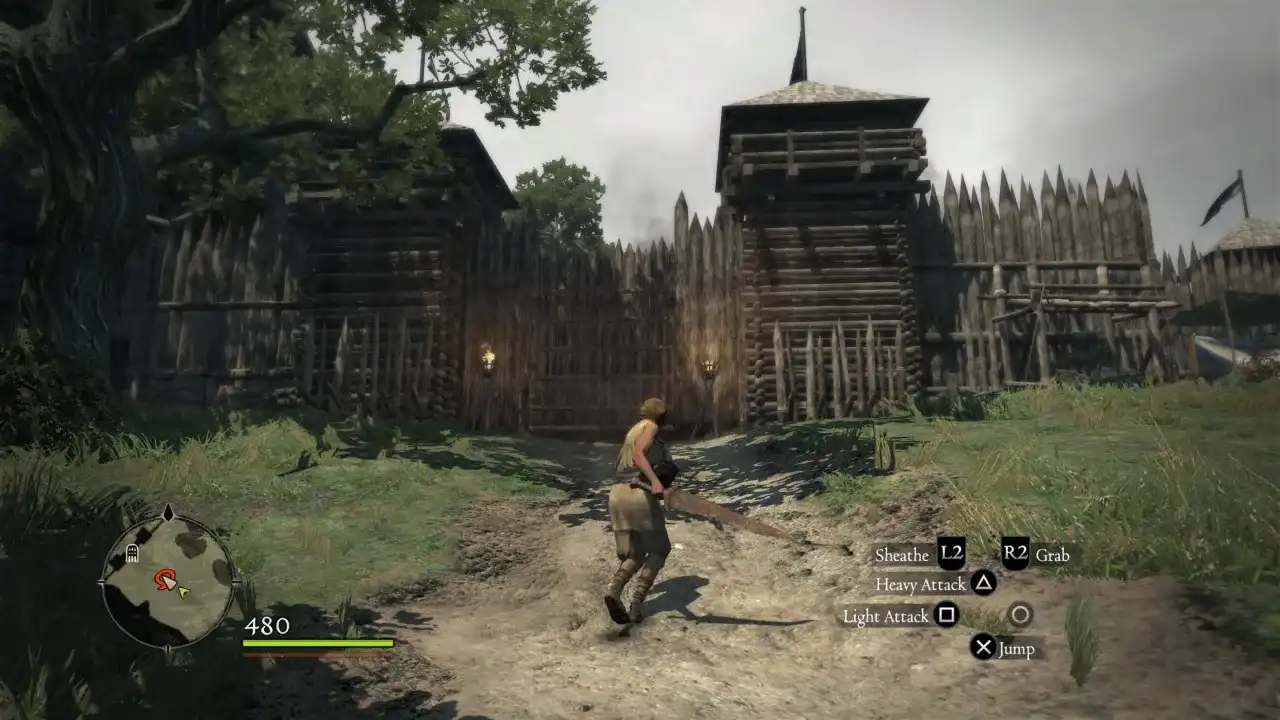Select the Heavy Attack text label

tap(921, 584)
